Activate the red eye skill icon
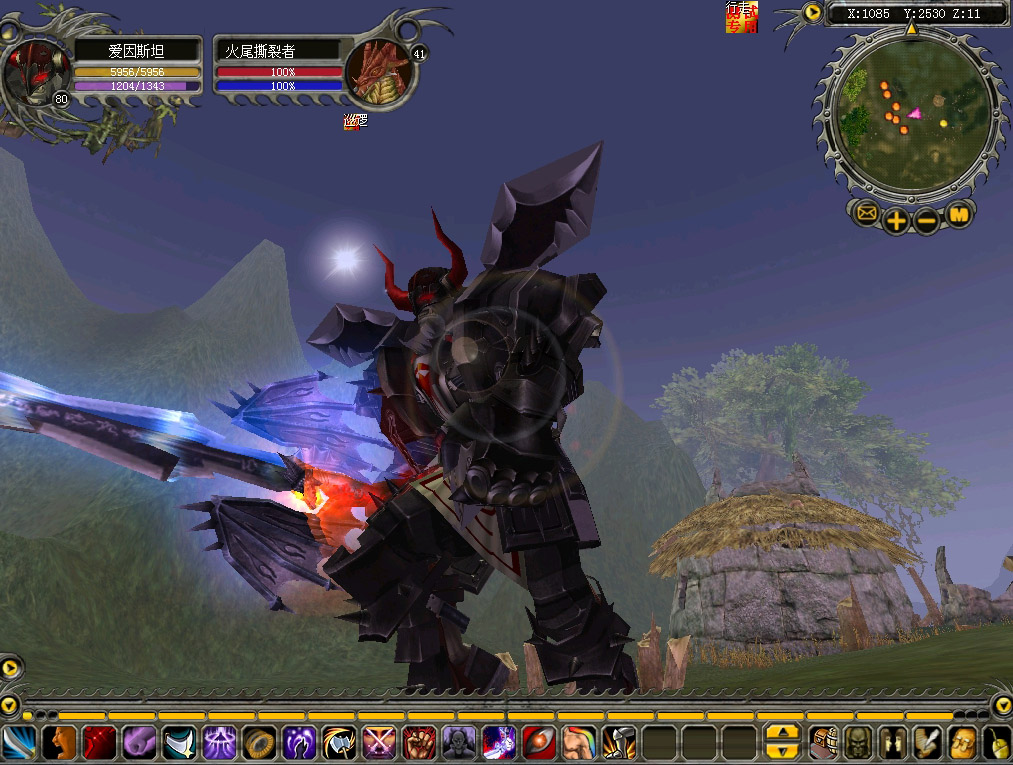Screen dimensions: 1013x765 (540, 743)
